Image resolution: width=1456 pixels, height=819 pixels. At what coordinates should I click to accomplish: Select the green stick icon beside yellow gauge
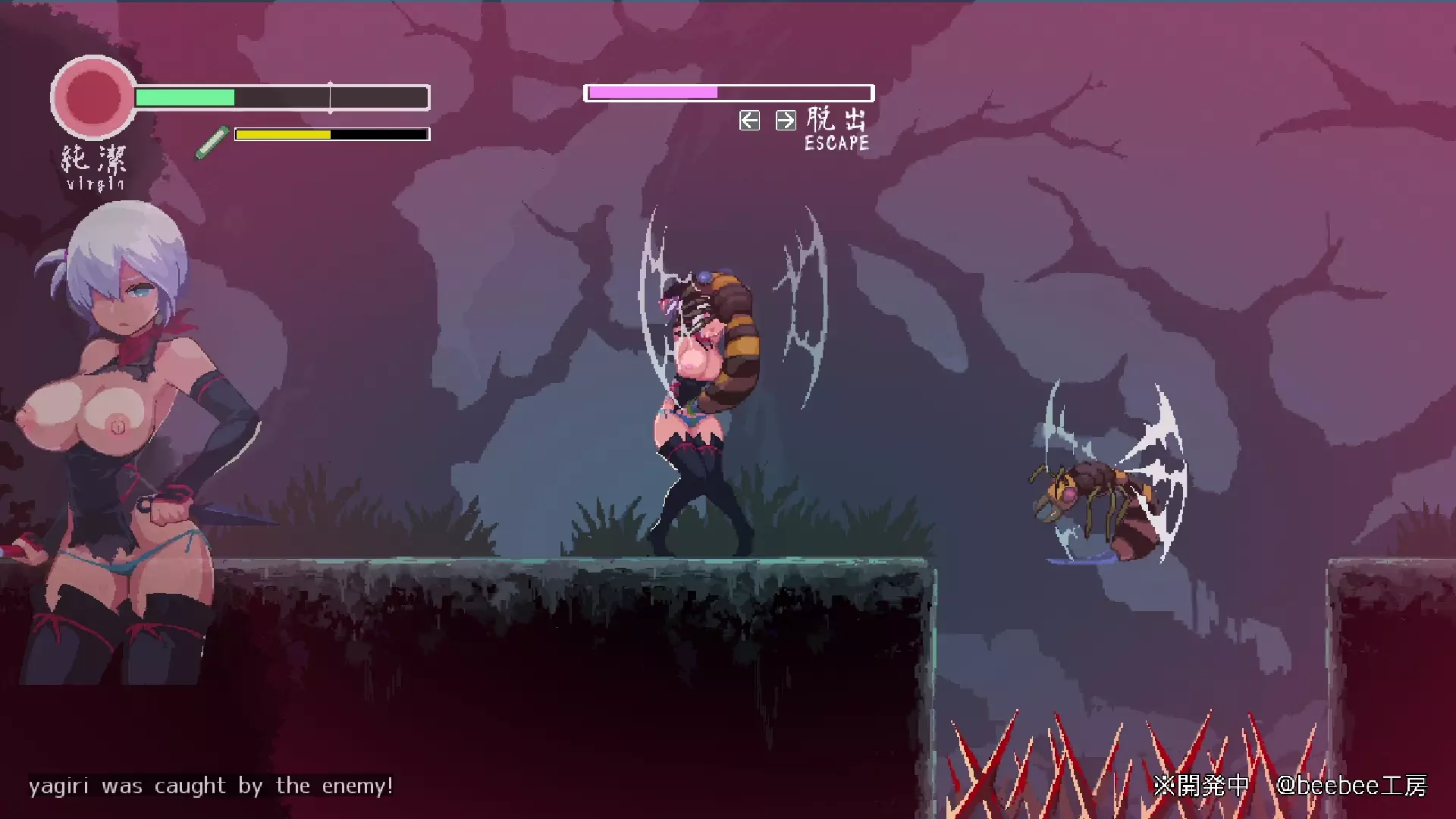coord(212,142)
